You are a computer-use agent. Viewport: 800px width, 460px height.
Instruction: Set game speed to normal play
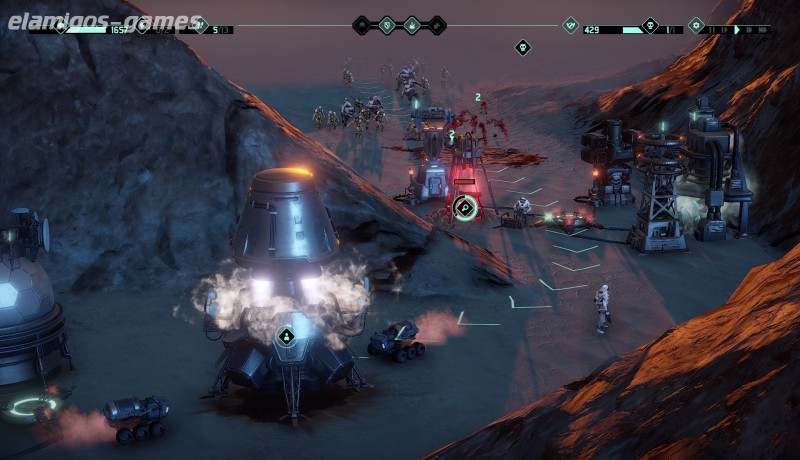[738, 30]
